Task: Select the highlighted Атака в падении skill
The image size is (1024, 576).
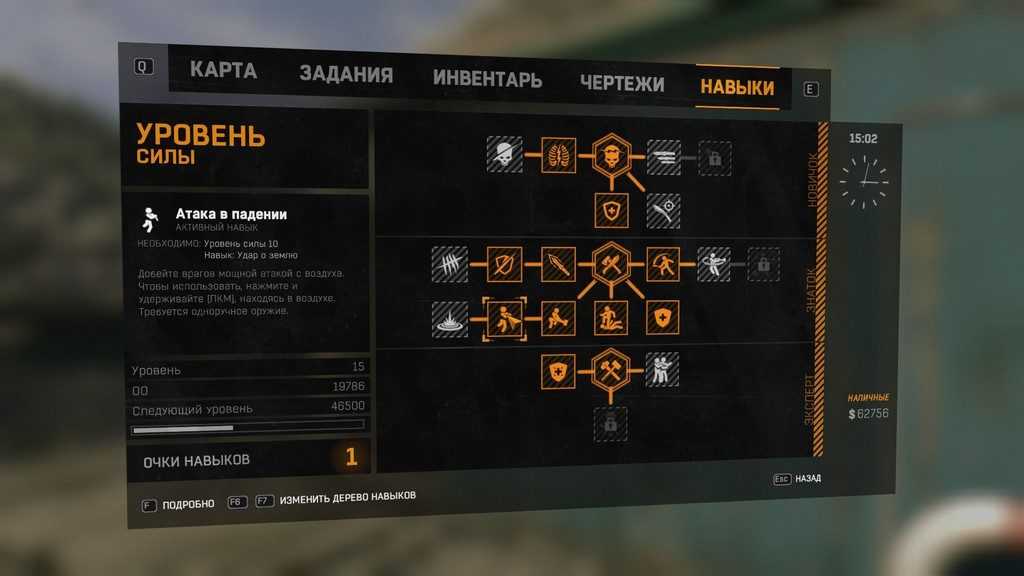Action: tap(504, 318)
